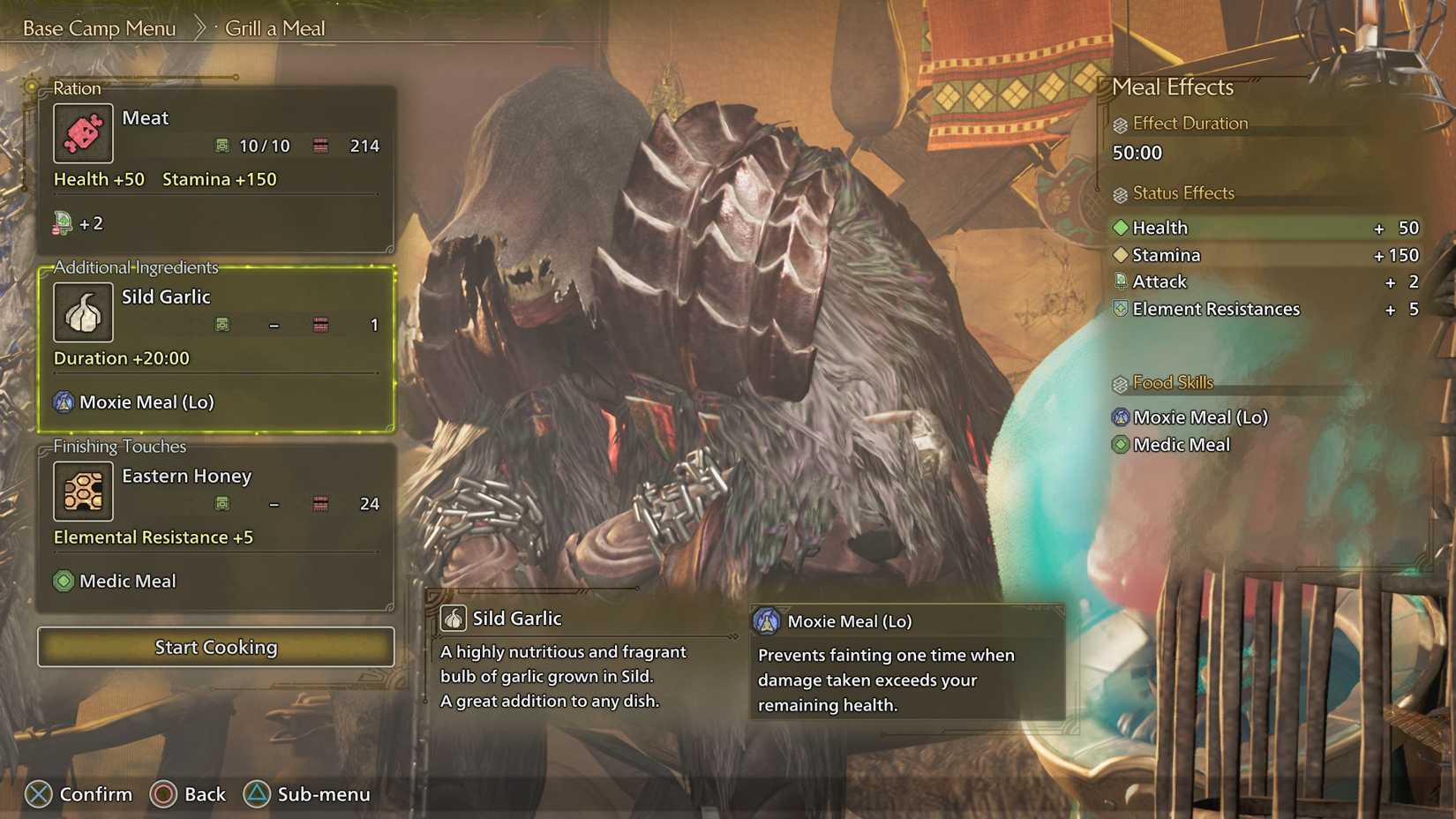Click the Stamina diamond icon

1121,255
